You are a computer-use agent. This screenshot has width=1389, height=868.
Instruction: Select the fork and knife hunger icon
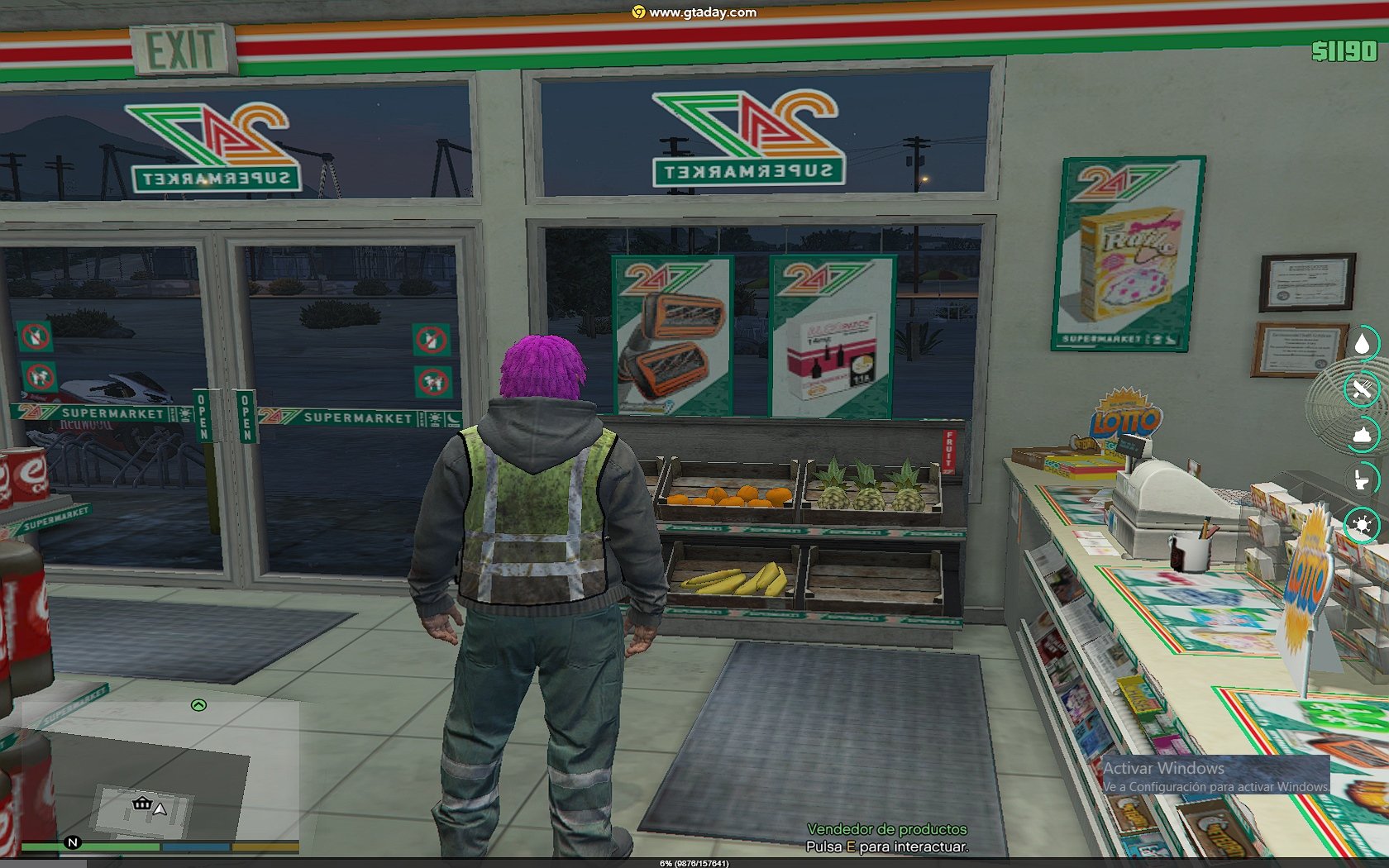point(1362,389)
